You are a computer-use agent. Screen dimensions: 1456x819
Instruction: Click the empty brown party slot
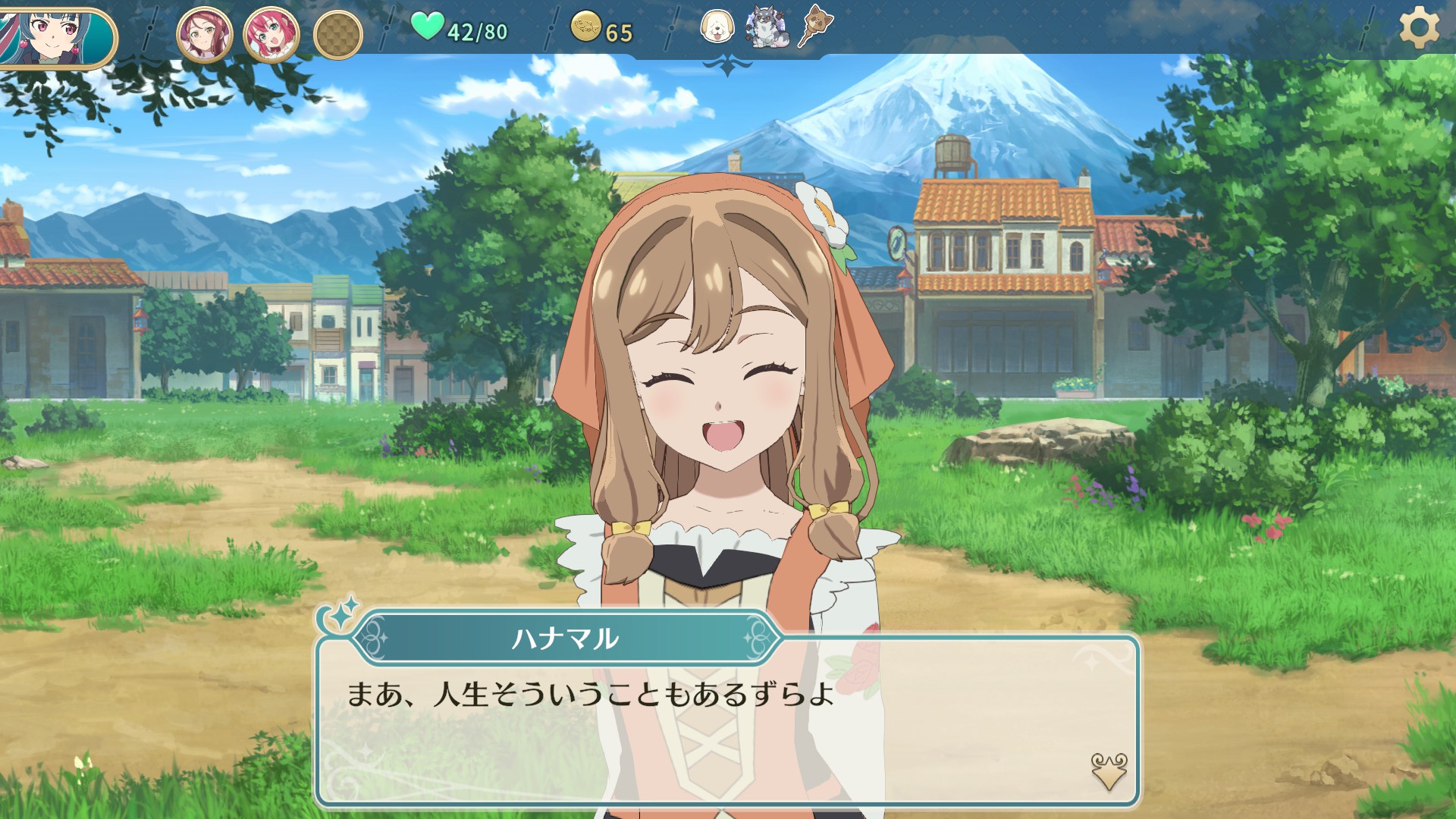pos(337,35)
